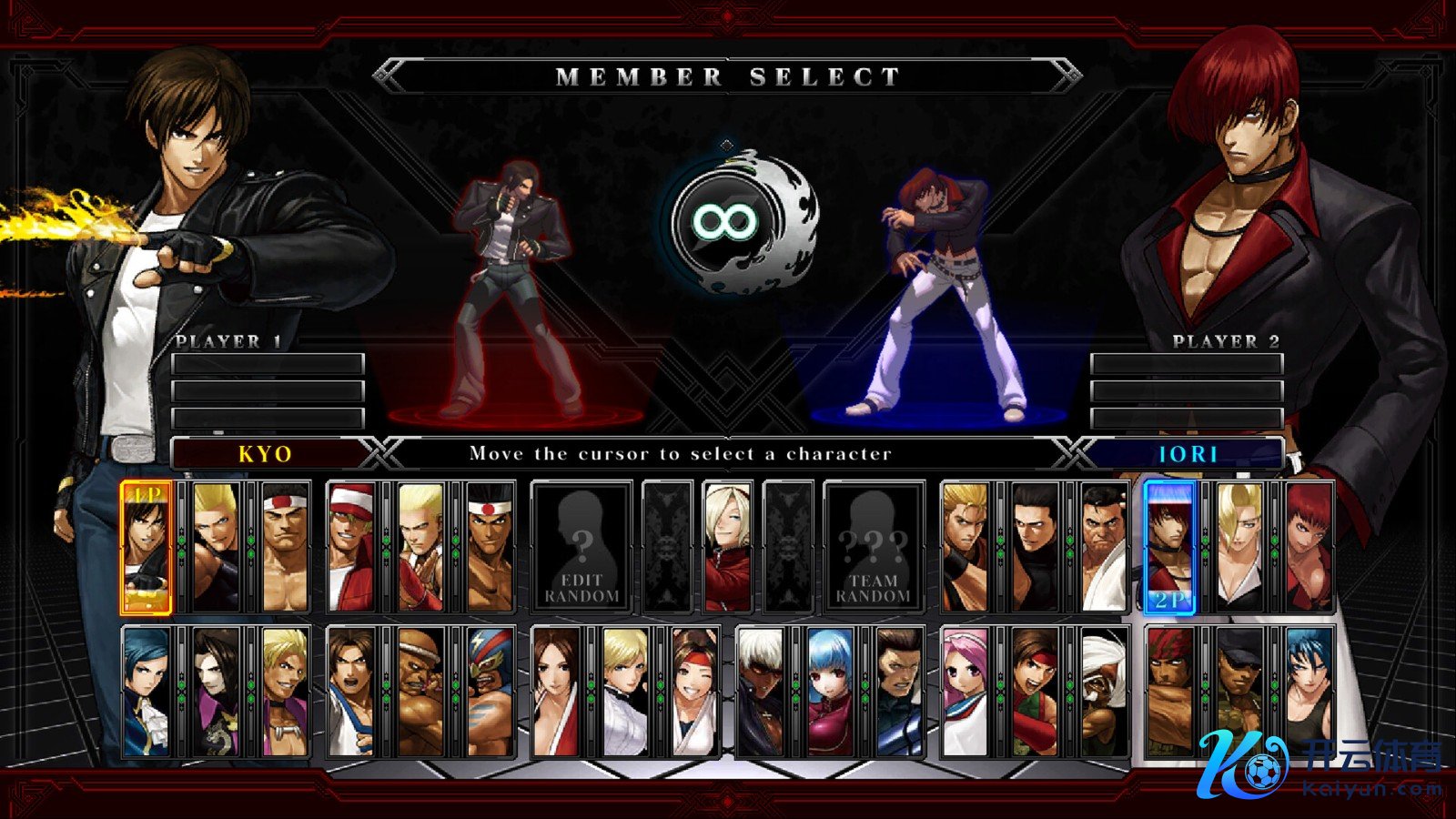1456x819 pixels.
Task: Pick Mai Shiranui's portrait
Action: coord(556,693)
